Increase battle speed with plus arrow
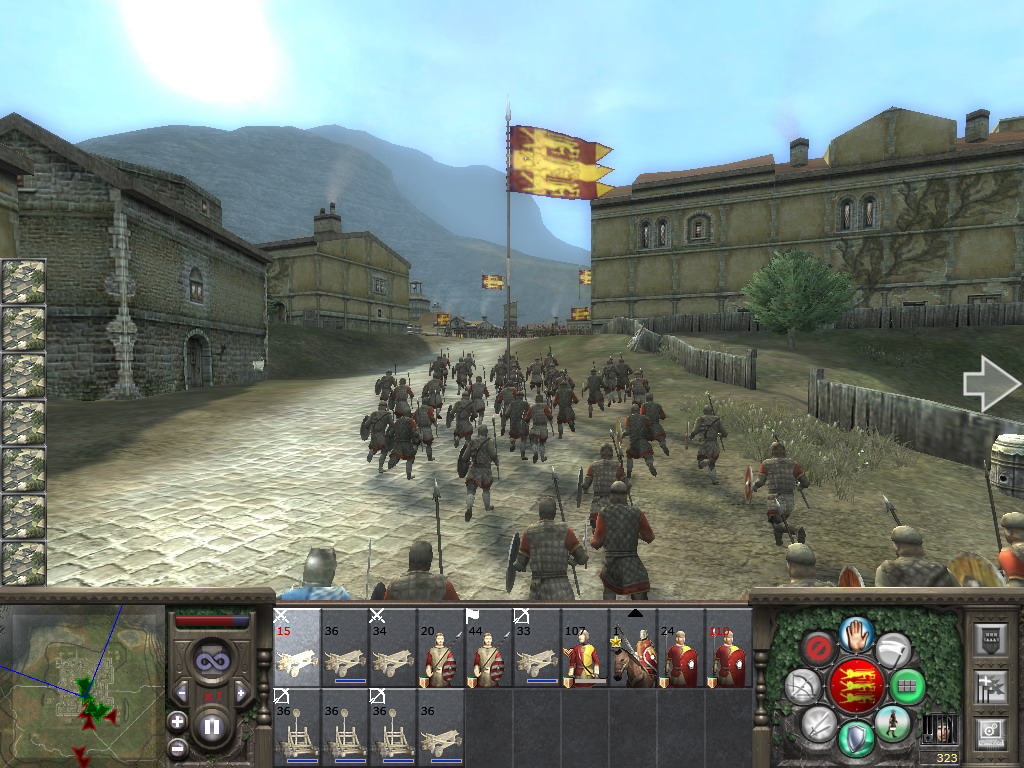The width and height of the screenshot is (1024, 768). [x=241, y=693]
